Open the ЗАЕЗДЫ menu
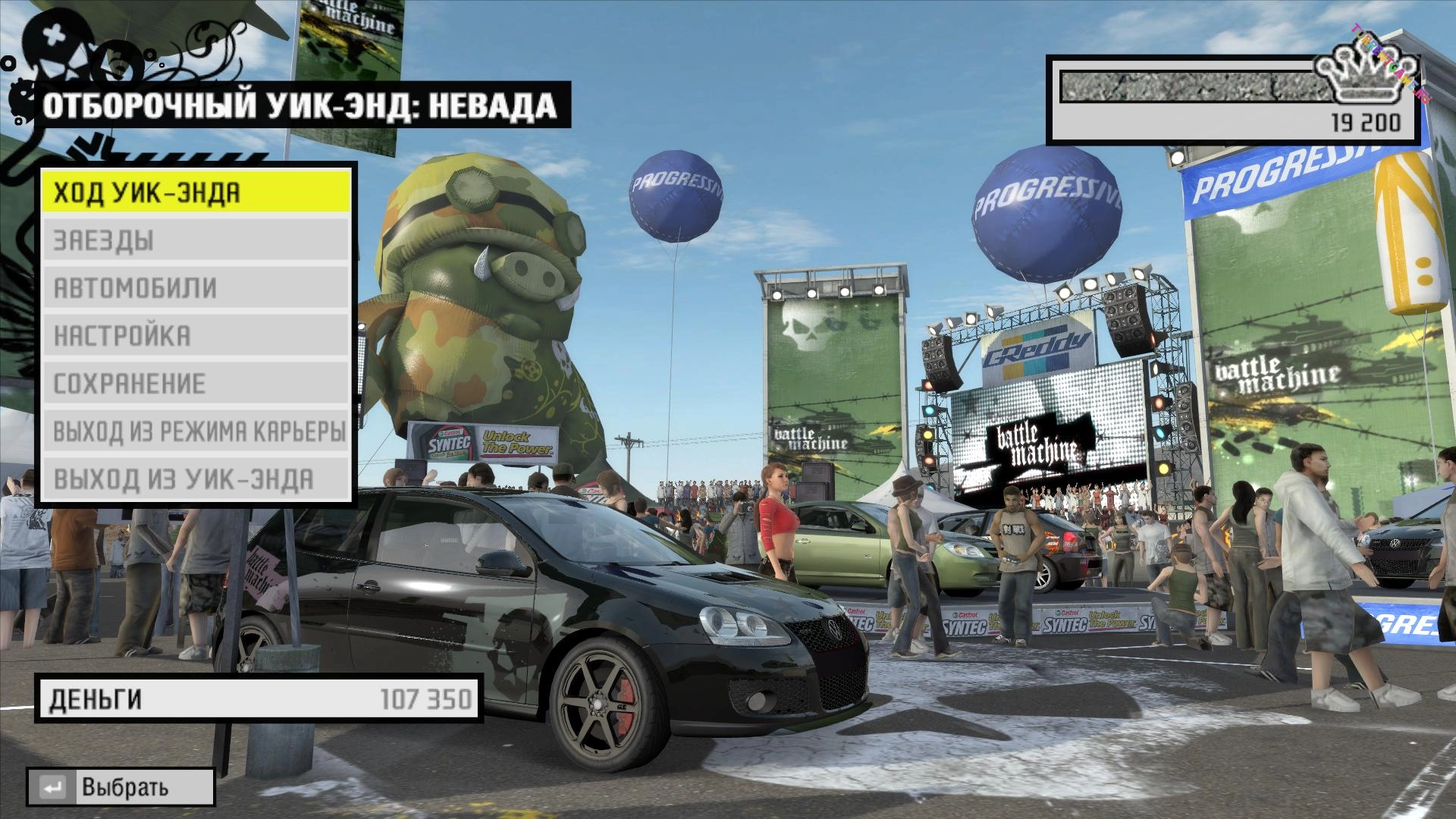1456x819 pixels. click(196, 240)
